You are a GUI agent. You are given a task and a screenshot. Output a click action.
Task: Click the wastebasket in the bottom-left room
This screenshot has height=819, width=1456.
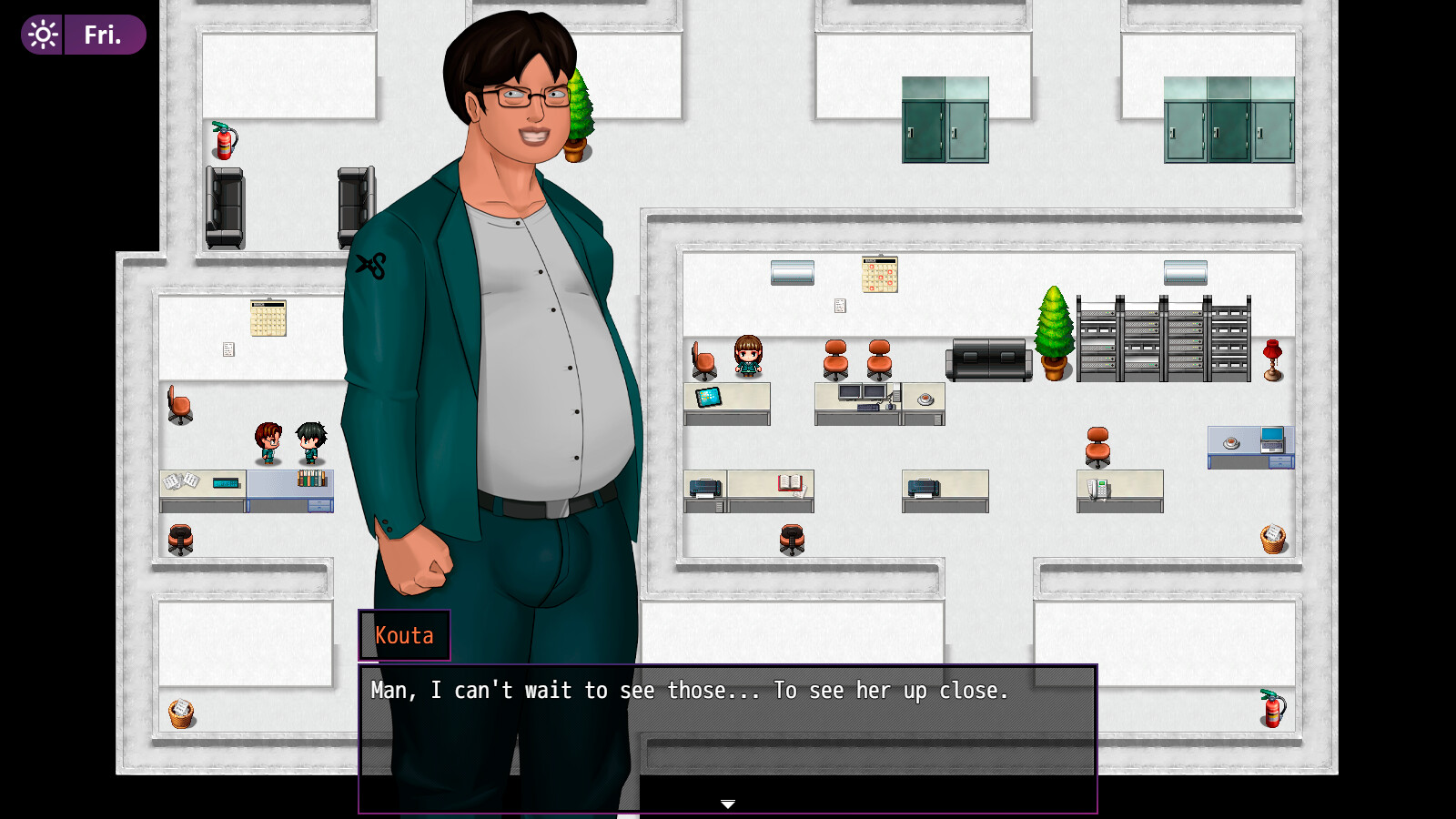coord(183,711)
